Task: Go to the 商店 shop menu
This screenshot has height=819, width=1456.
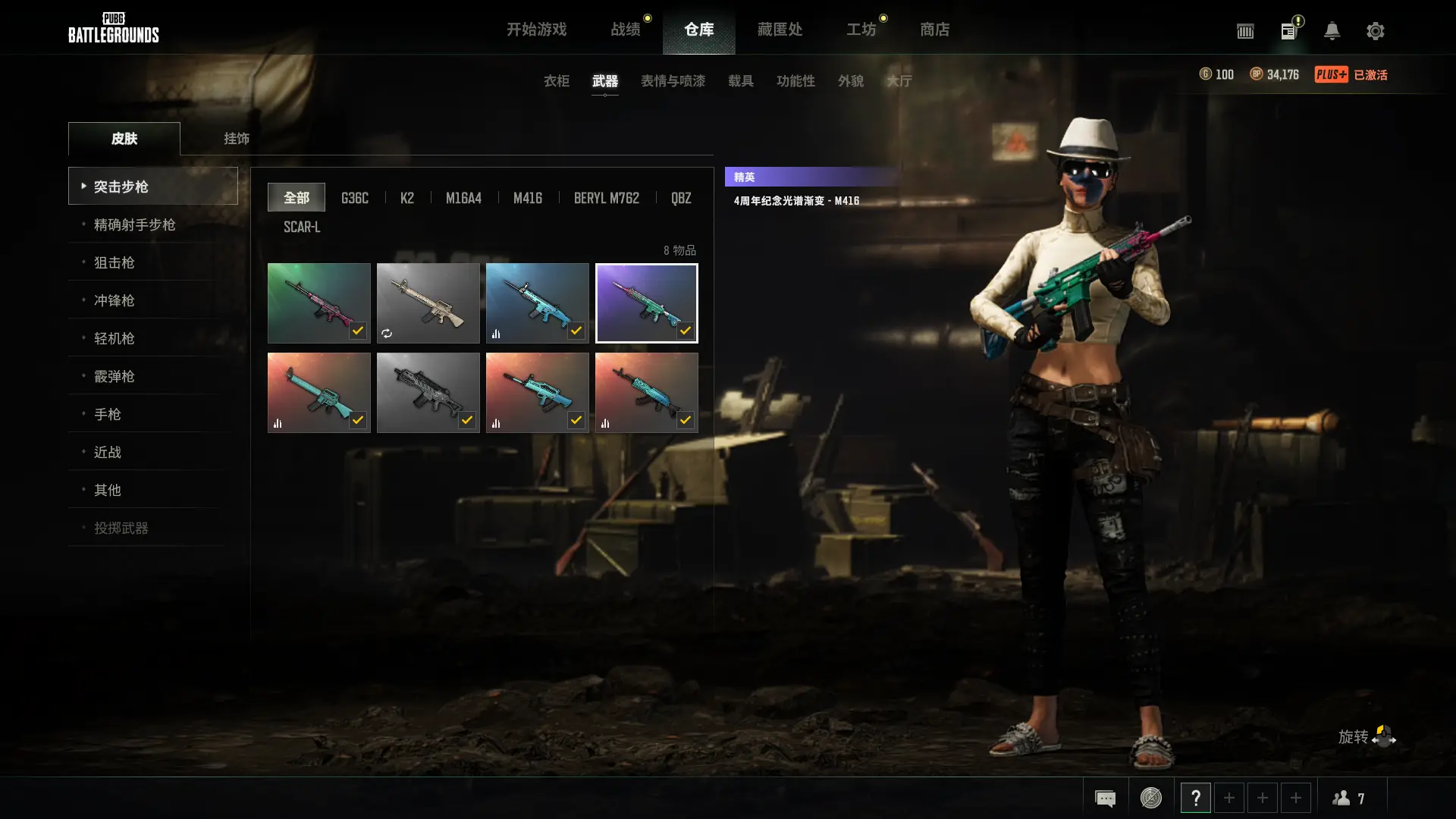Action: [x=934, y=30]
